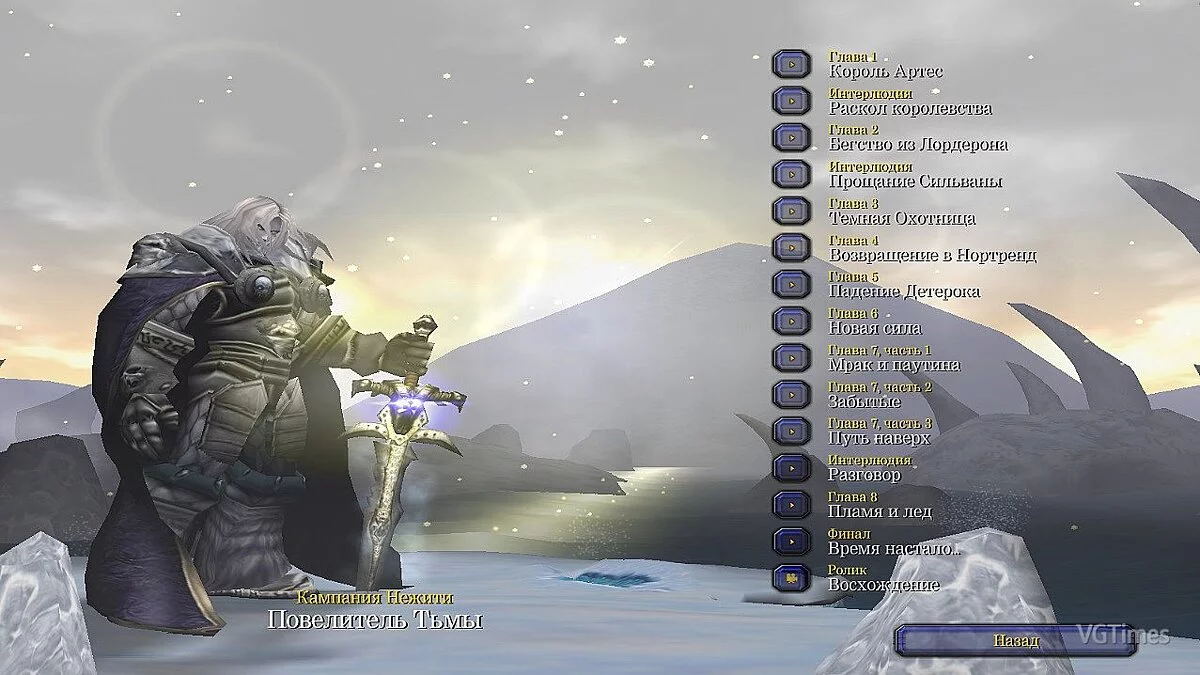Screen dimensions: 1200x675
Task: Watch the cinematic 'Восхождение'
Action: (791, 577)
